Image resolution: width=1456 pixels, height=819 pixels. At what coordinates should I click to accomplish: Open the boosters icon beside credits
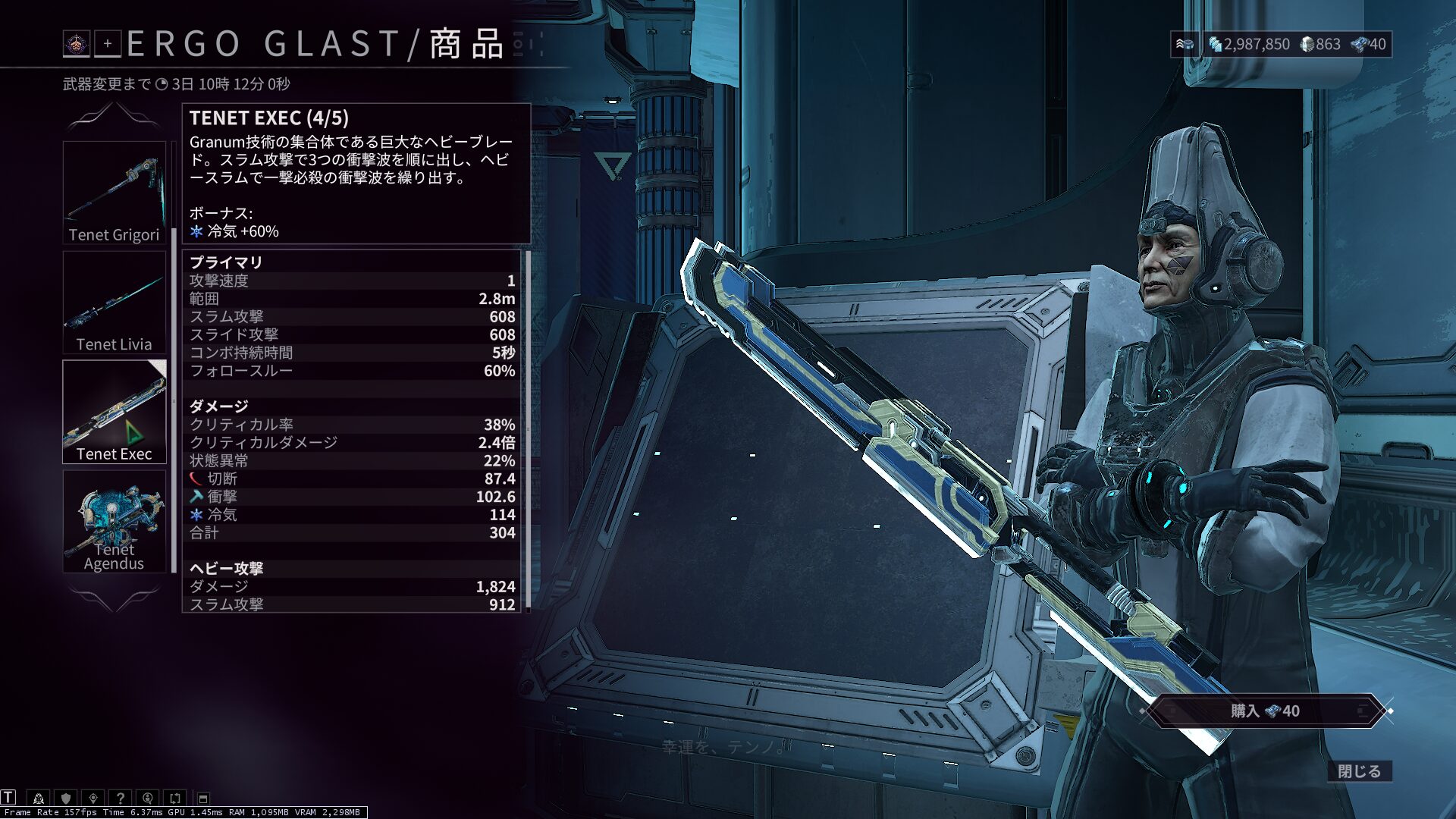point(1184,44)
